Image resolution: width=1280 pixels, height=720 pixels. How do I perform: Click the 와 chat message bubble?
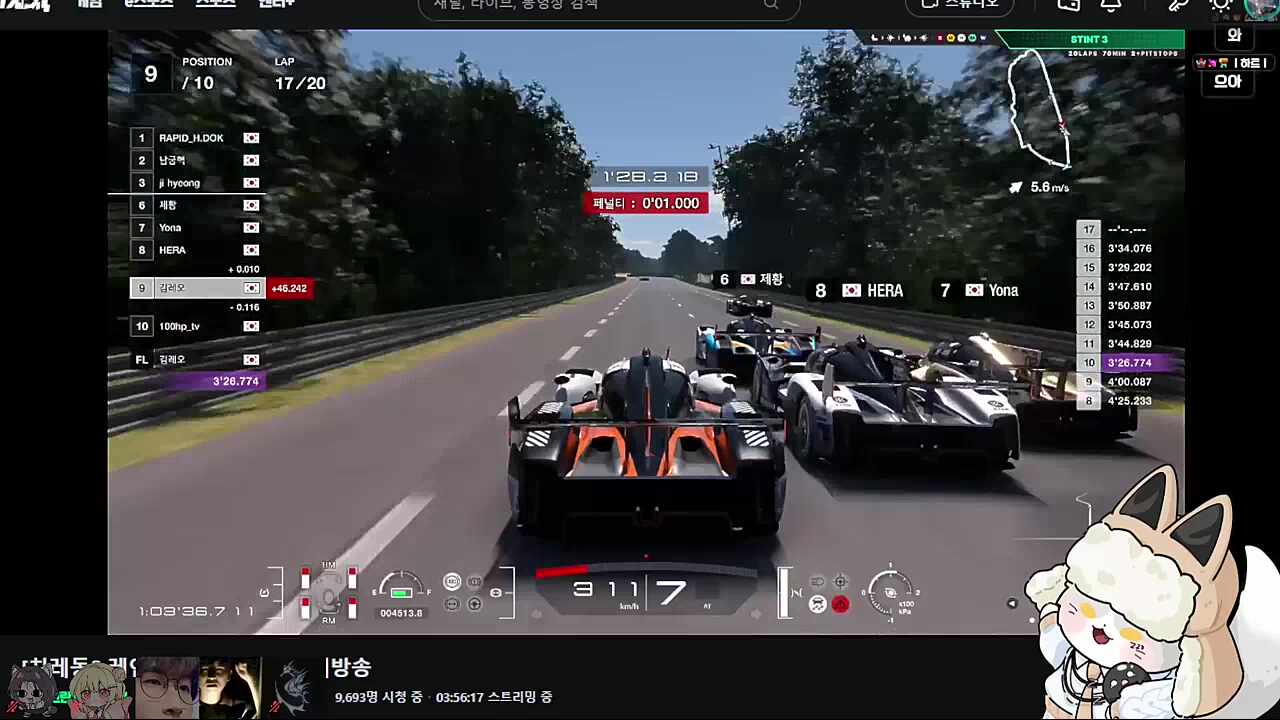pos(1234,36)
